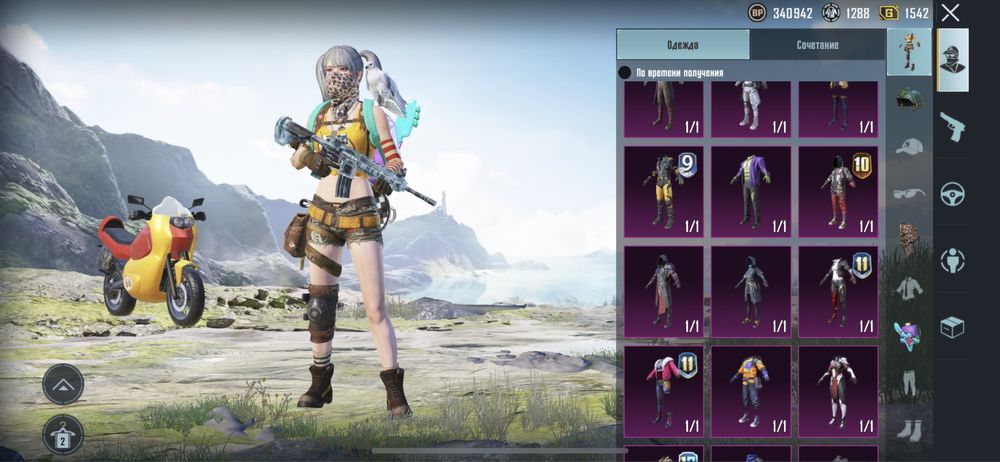Open the wardrobe preset hanger button
The height and width of the screenshot is (462, 1000).
pos(62,434)
